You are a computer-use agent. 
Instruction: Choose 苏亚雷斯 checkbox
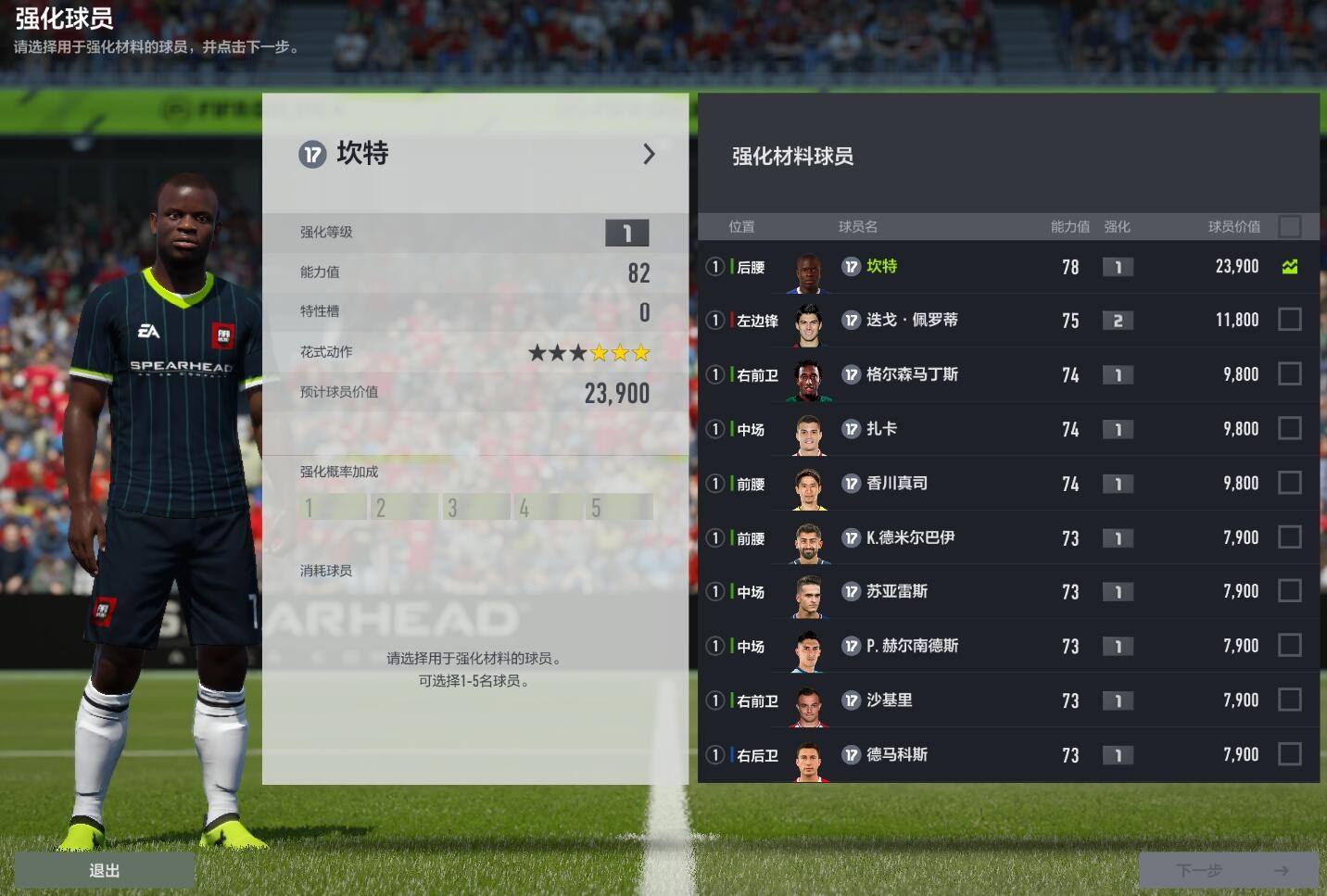[1289, 591]
